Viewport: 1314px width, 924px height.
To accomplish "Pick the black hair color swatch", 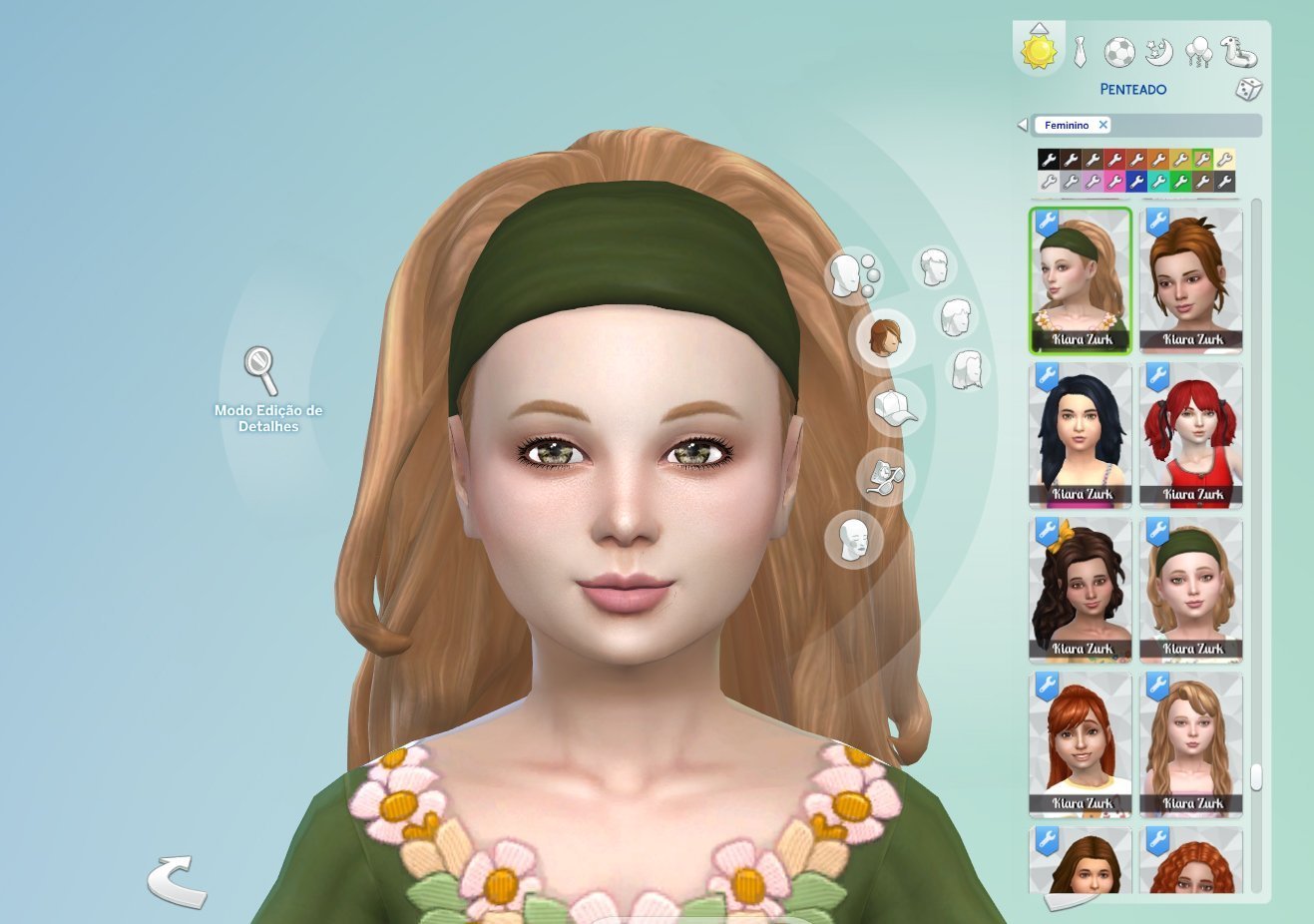I will (x=1048, y=160).
